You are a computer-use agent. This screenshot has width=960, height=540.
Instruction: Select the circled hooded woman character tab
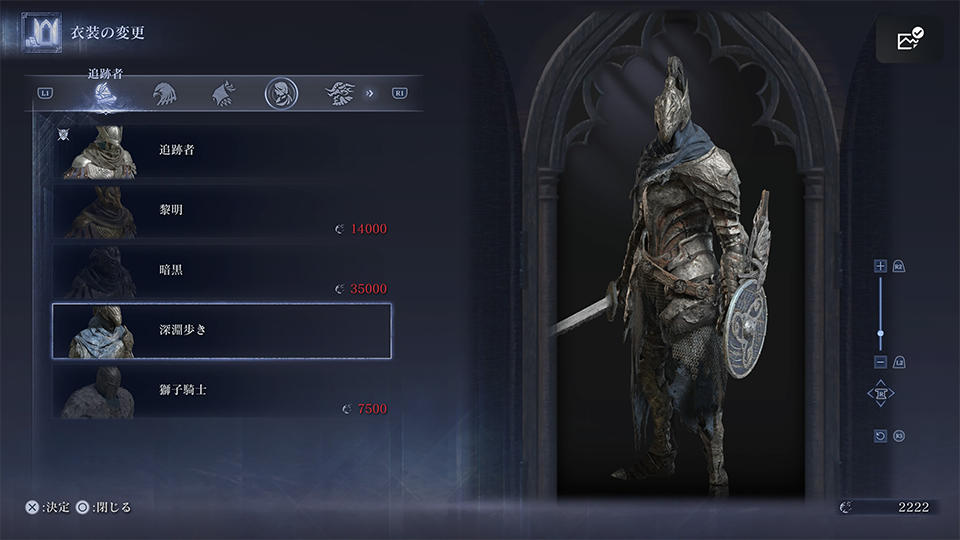[x=281, y=94]
